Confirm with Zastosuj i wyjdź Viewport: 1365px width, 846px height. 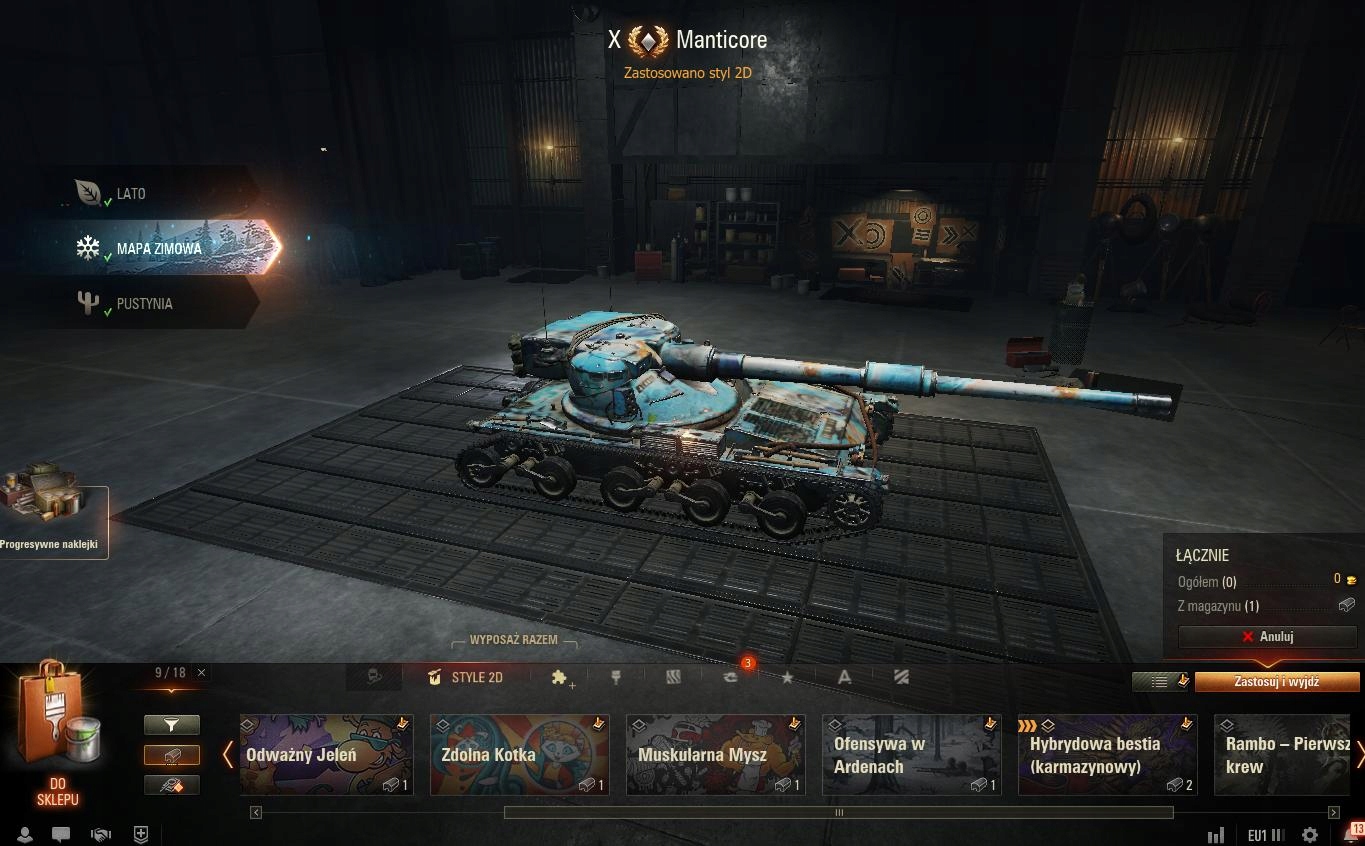tap(1277, 682)
